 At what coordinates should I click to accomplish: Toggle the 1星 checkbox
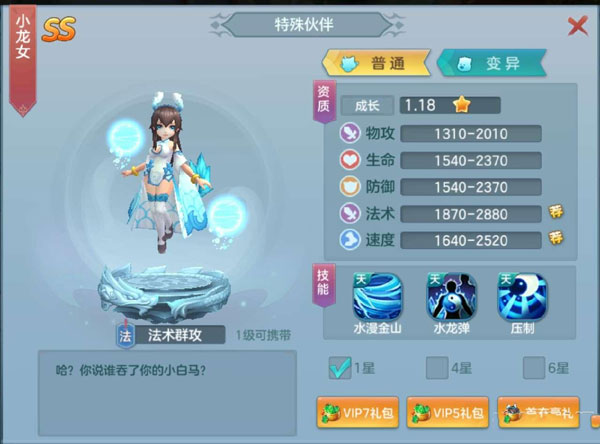(340, 368)
